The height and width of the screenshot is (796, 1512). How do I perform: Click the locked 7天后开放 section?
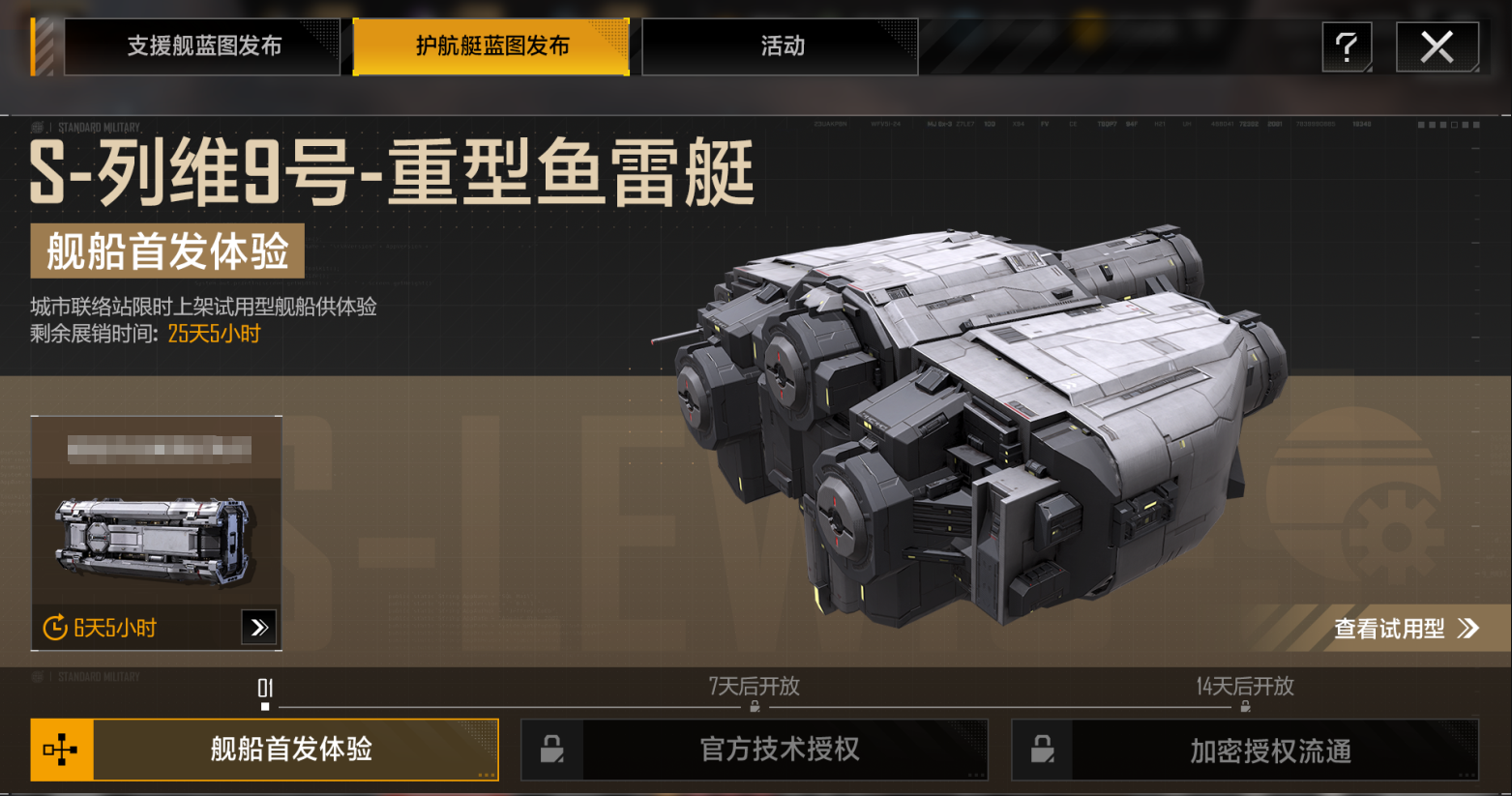point(754,688)
